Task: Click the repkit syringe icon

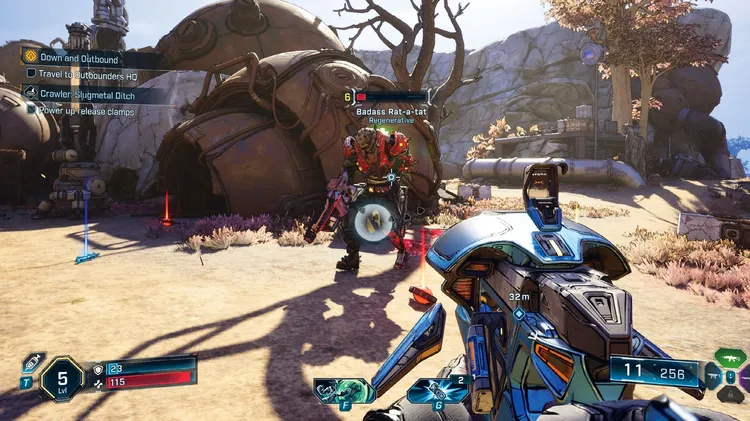Action: pos(32,364)
